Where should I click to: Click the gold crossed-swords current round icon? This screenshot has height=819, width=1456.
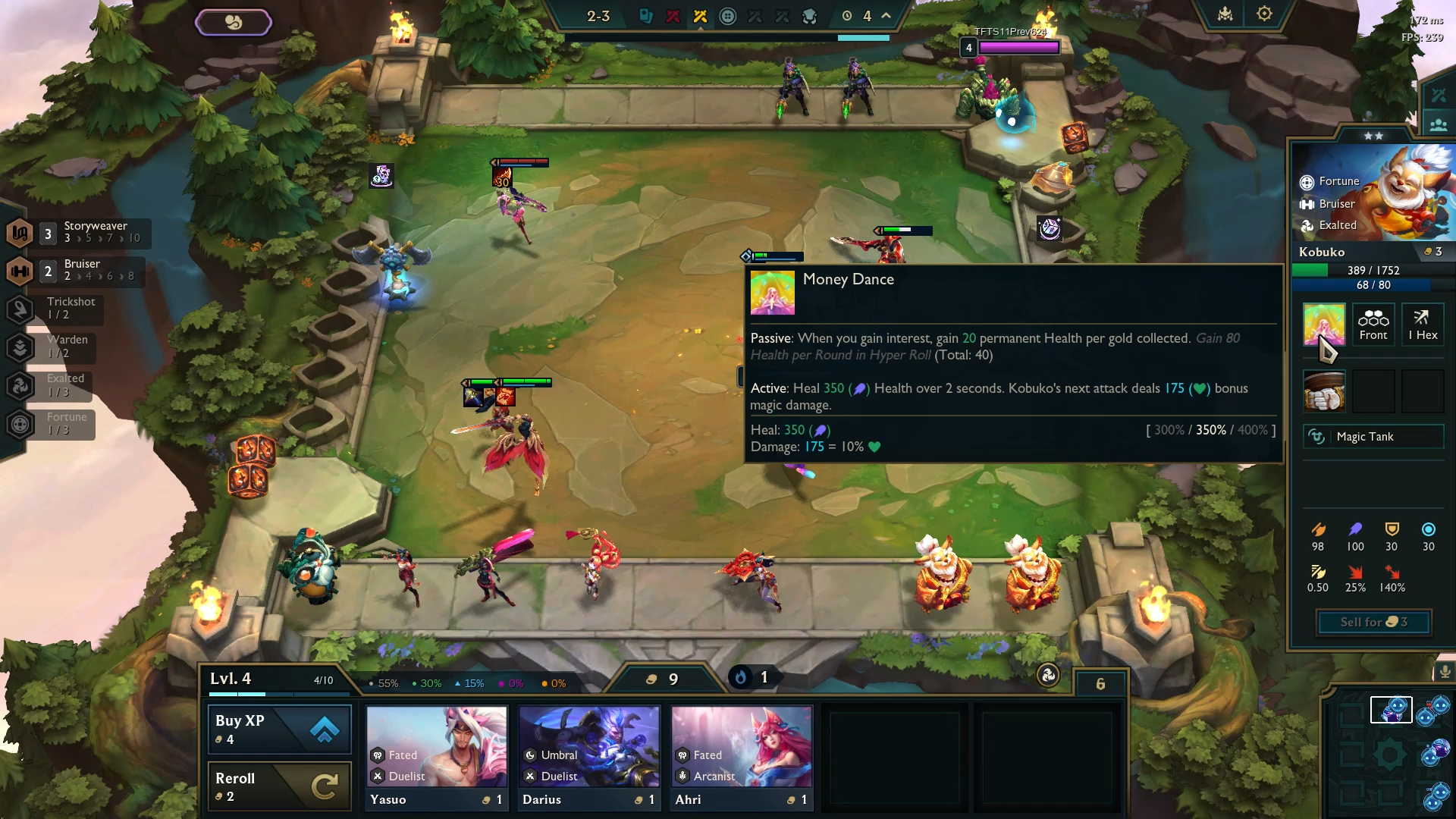point(700,15)
